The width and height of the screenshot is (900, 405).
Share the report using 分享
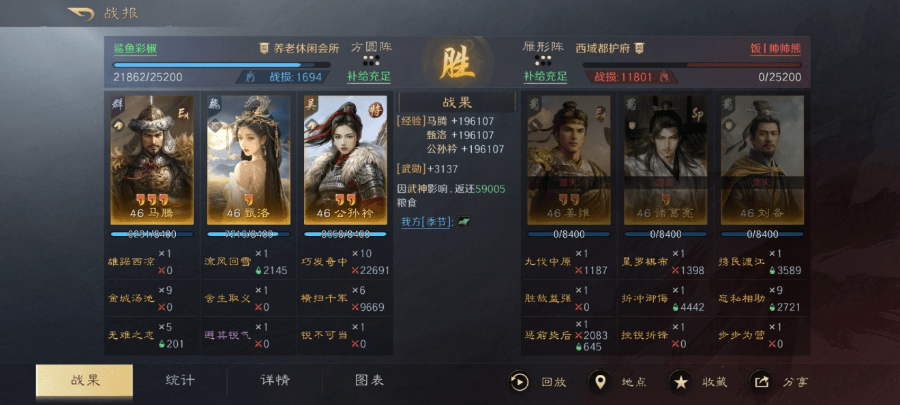pos(781,381)
